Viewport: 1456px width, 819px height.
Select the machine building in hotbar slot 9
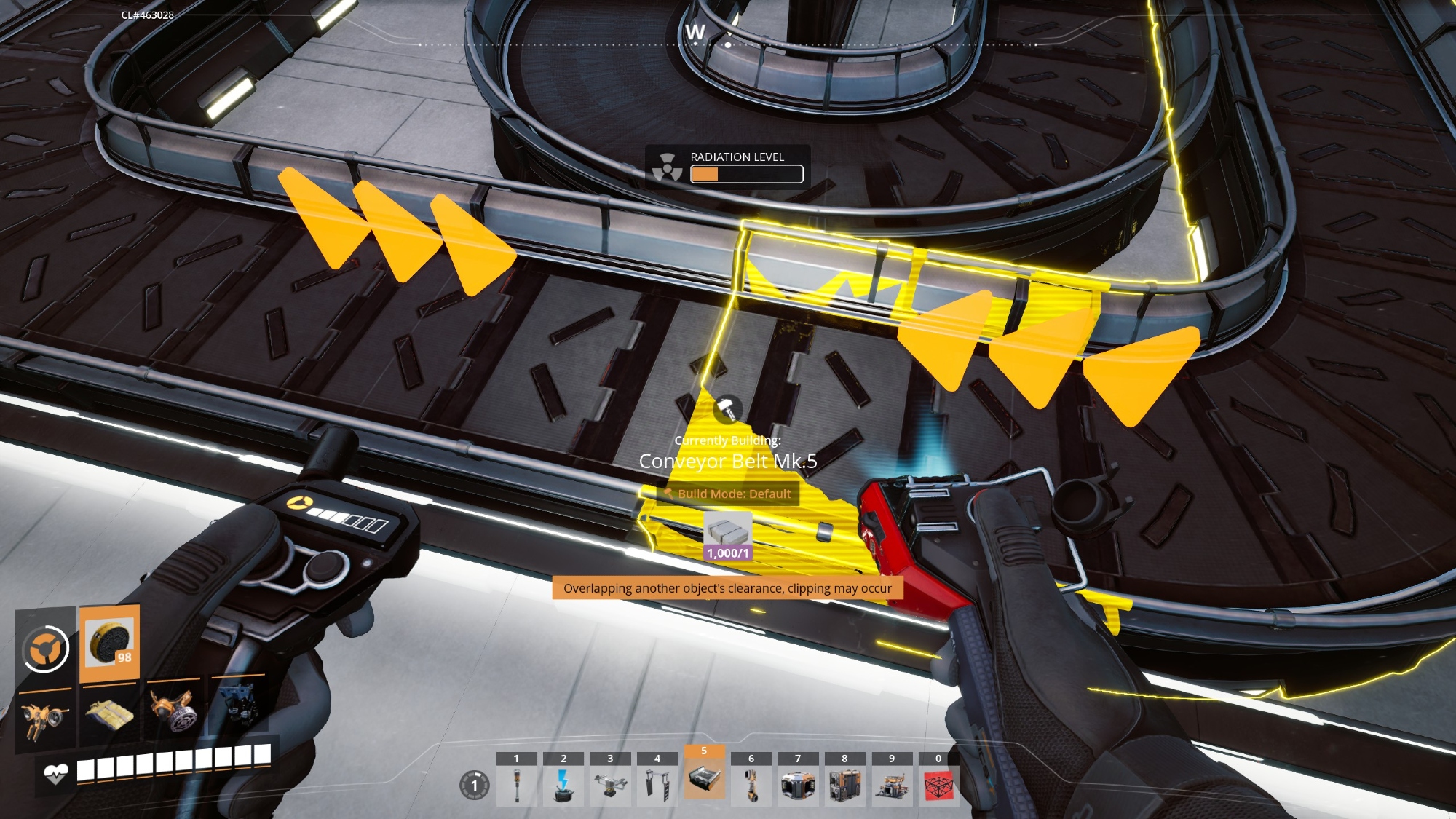point(892,785)
